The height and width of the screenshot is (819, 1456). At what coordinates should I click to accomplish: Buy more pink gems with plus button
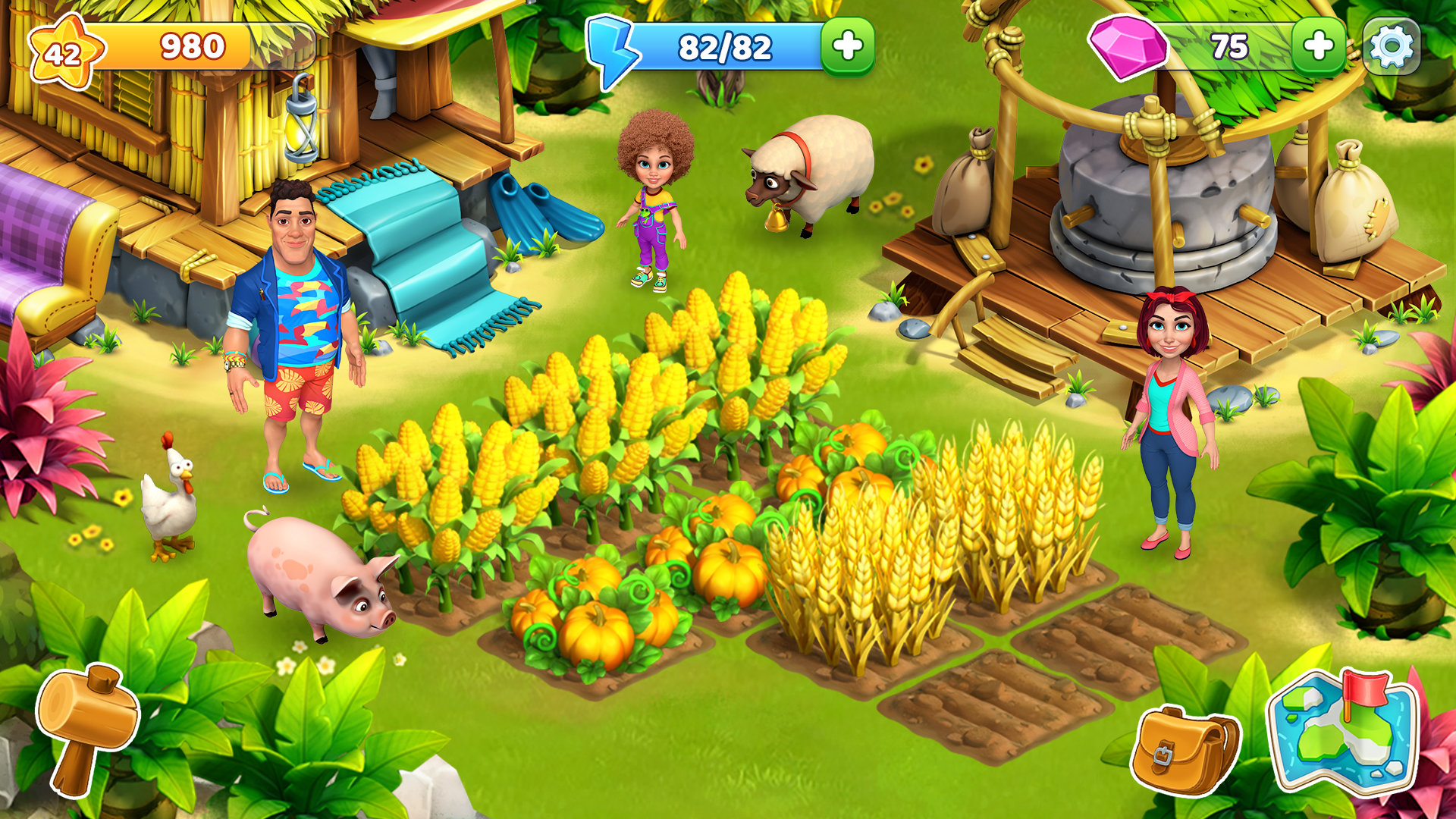point(1318,47)
